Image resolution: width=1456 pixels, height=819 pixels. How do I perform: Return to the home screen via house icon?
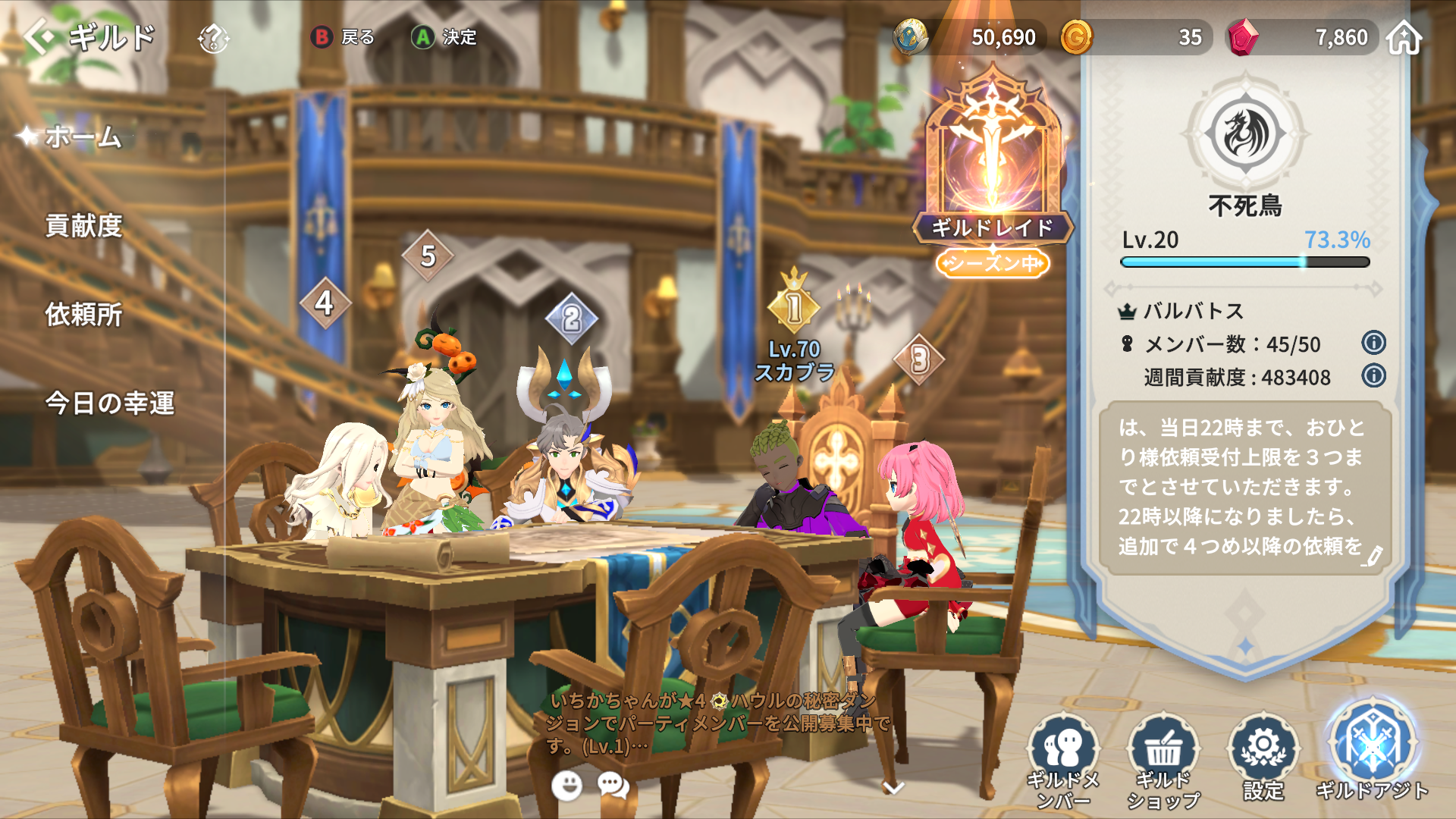(x=1404, y=37)
